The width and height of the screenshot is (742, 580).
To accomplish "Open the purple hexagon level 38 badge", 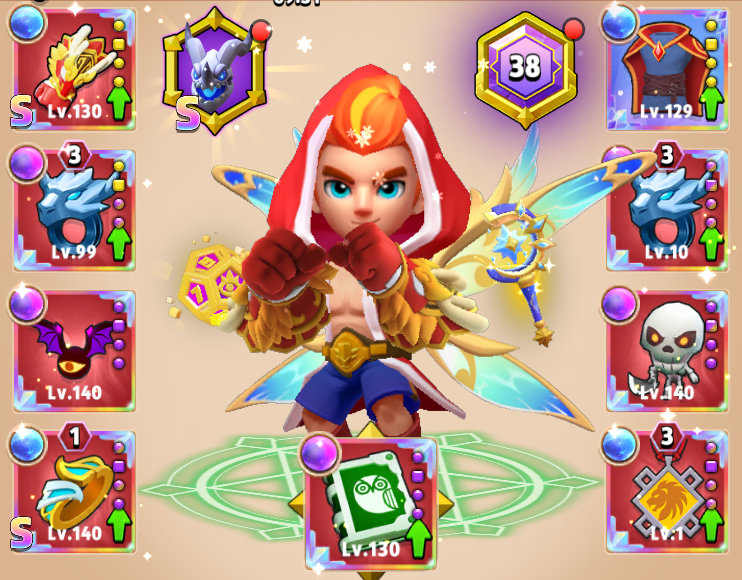I will tap(526, 68).
